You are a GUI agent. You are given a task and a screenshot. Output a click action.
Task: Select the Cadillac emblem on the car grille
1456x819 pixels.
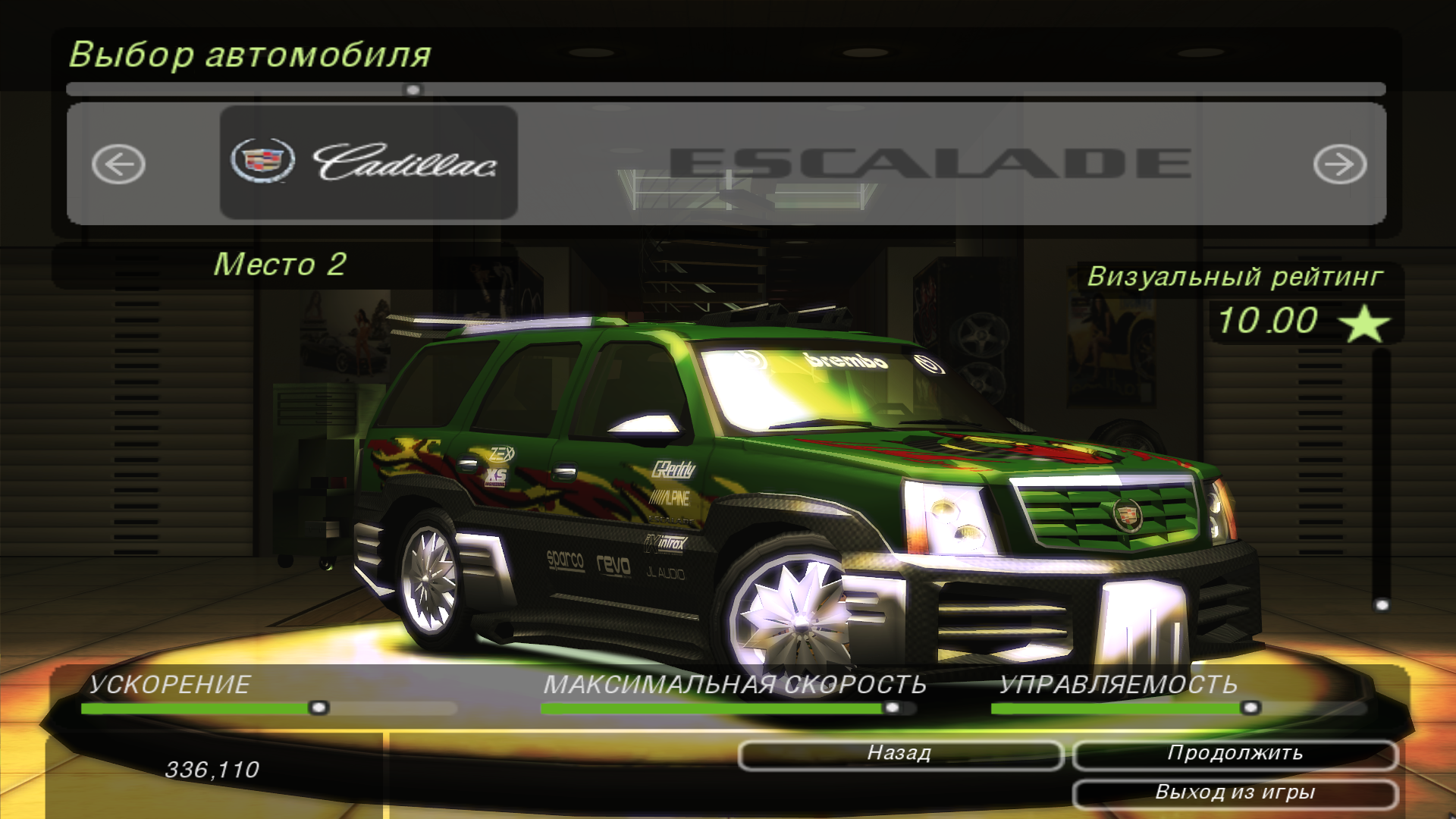tap(1128, 516)
